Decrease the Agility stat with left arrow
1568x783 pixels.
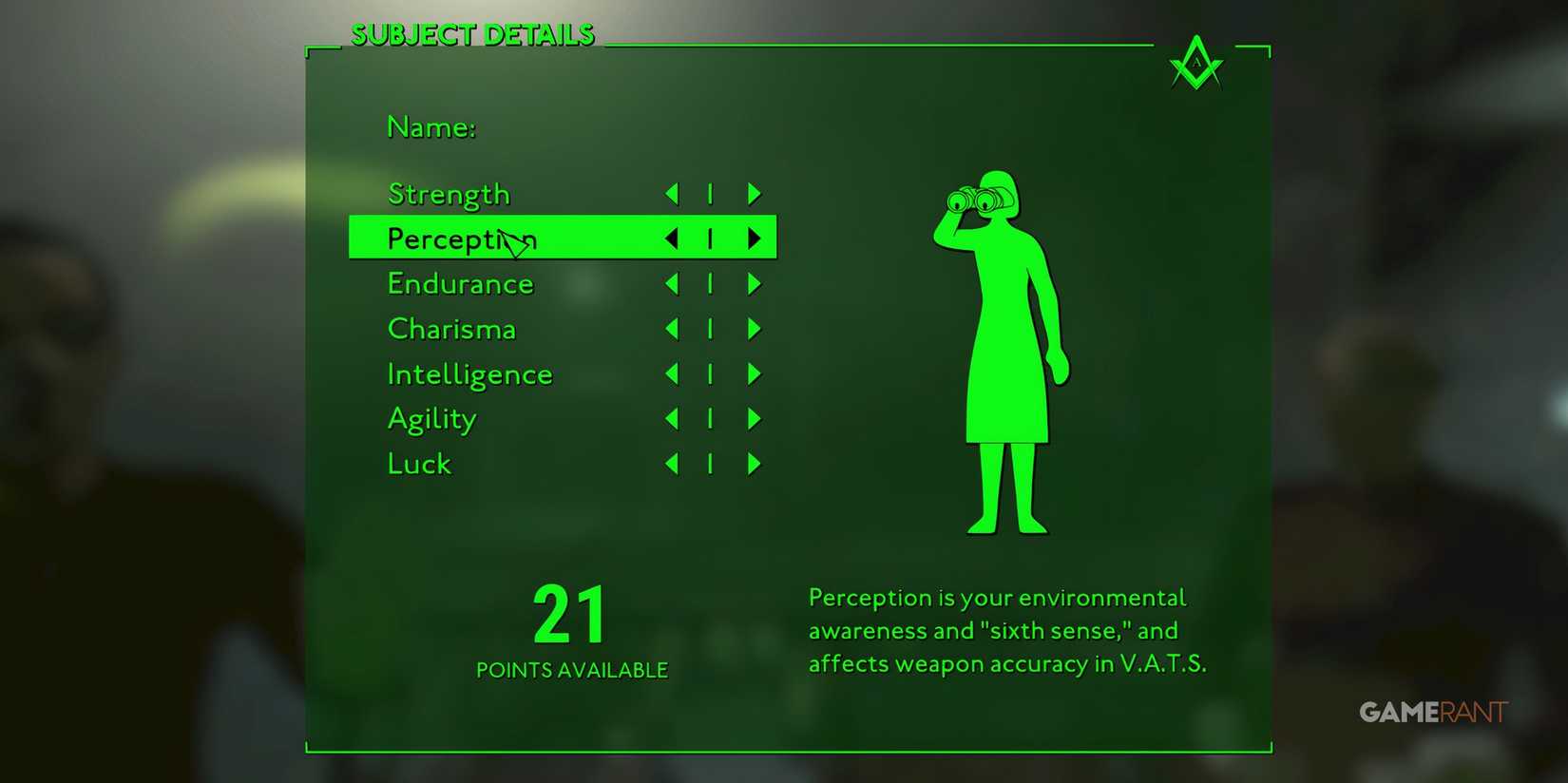click(x=671, y=418)
